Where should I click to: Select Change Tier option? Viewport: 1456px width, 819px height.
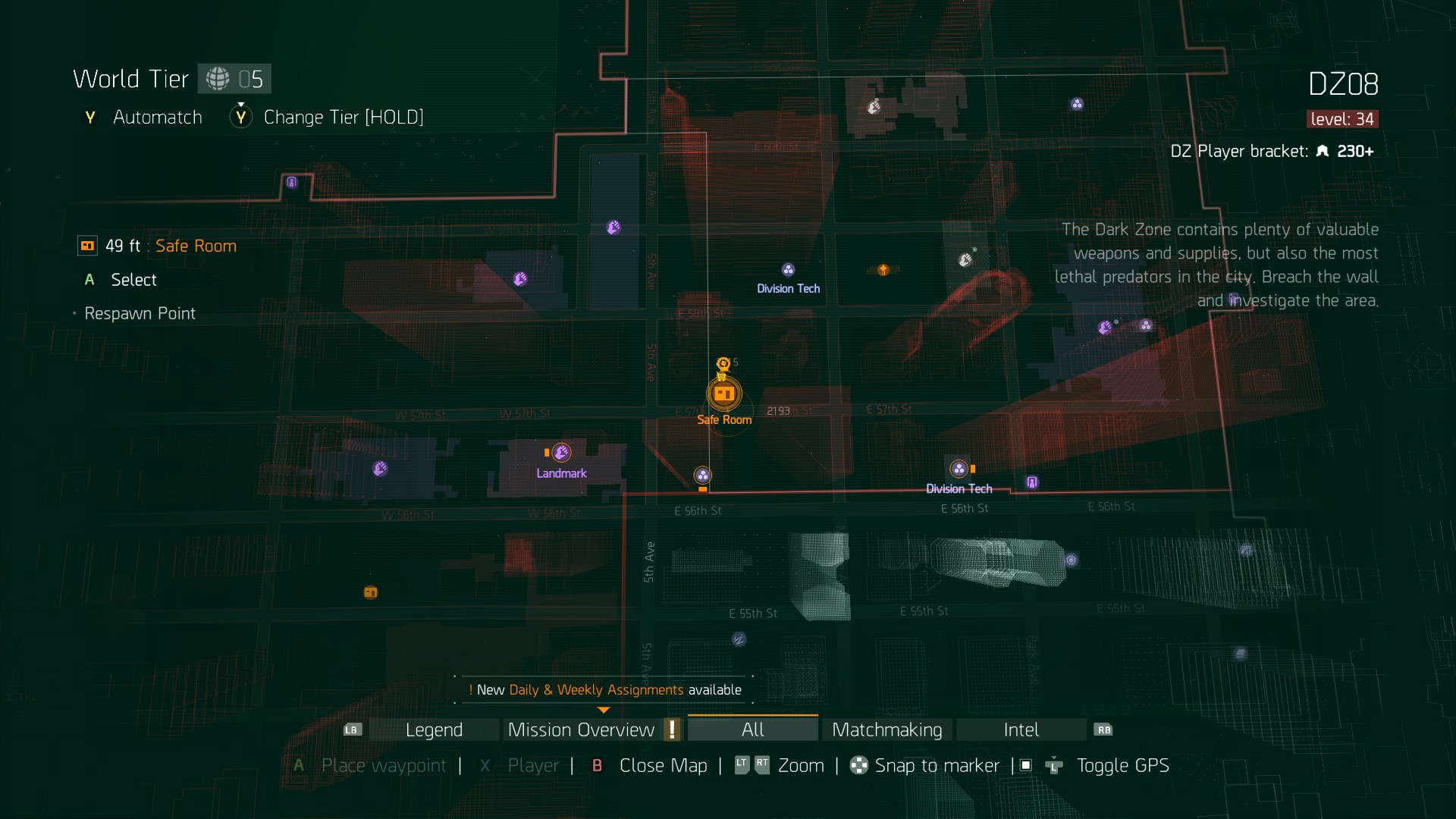[343, 118]
